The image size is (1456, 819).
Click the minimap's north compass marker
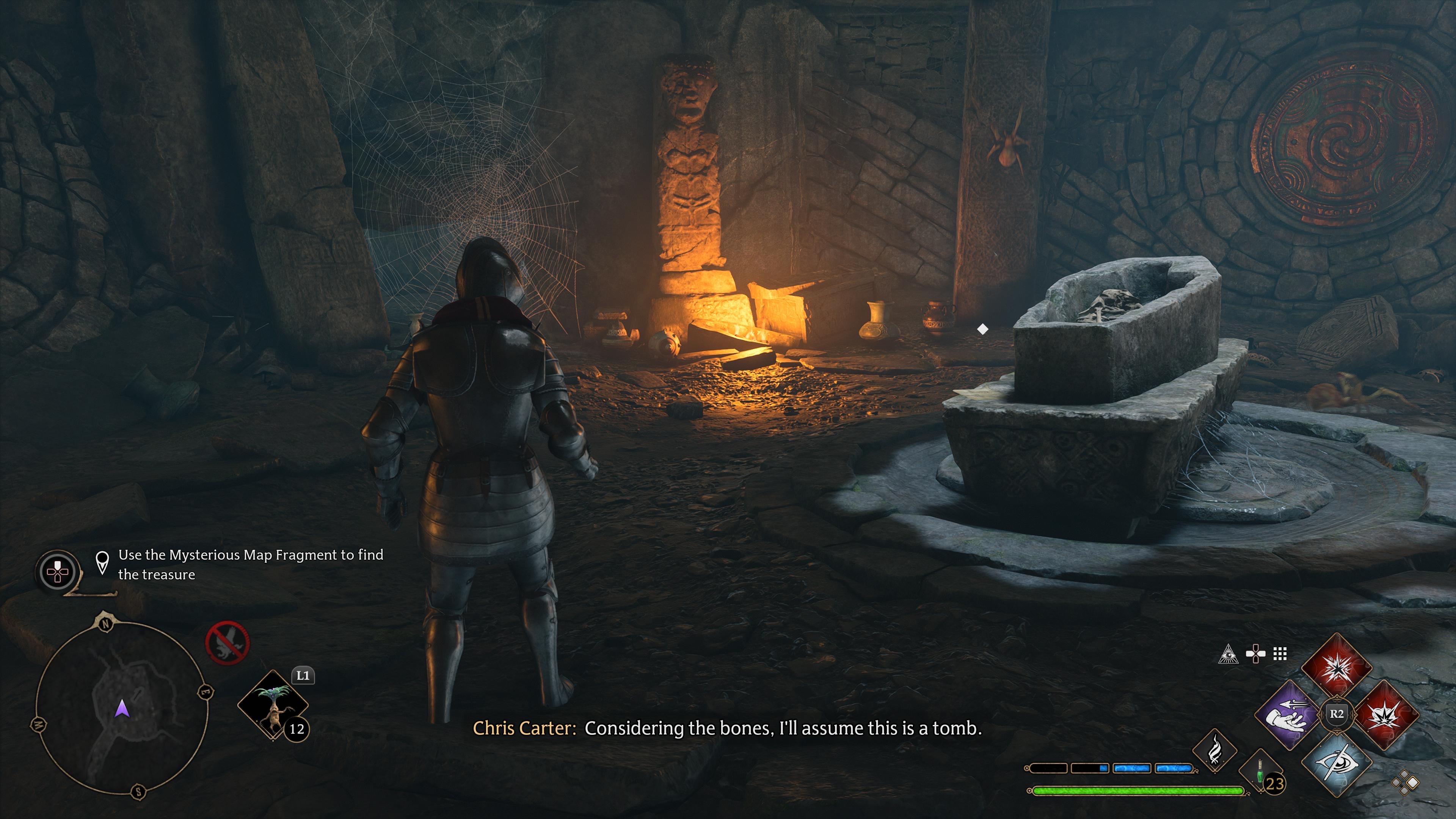(x=106, y=624)
